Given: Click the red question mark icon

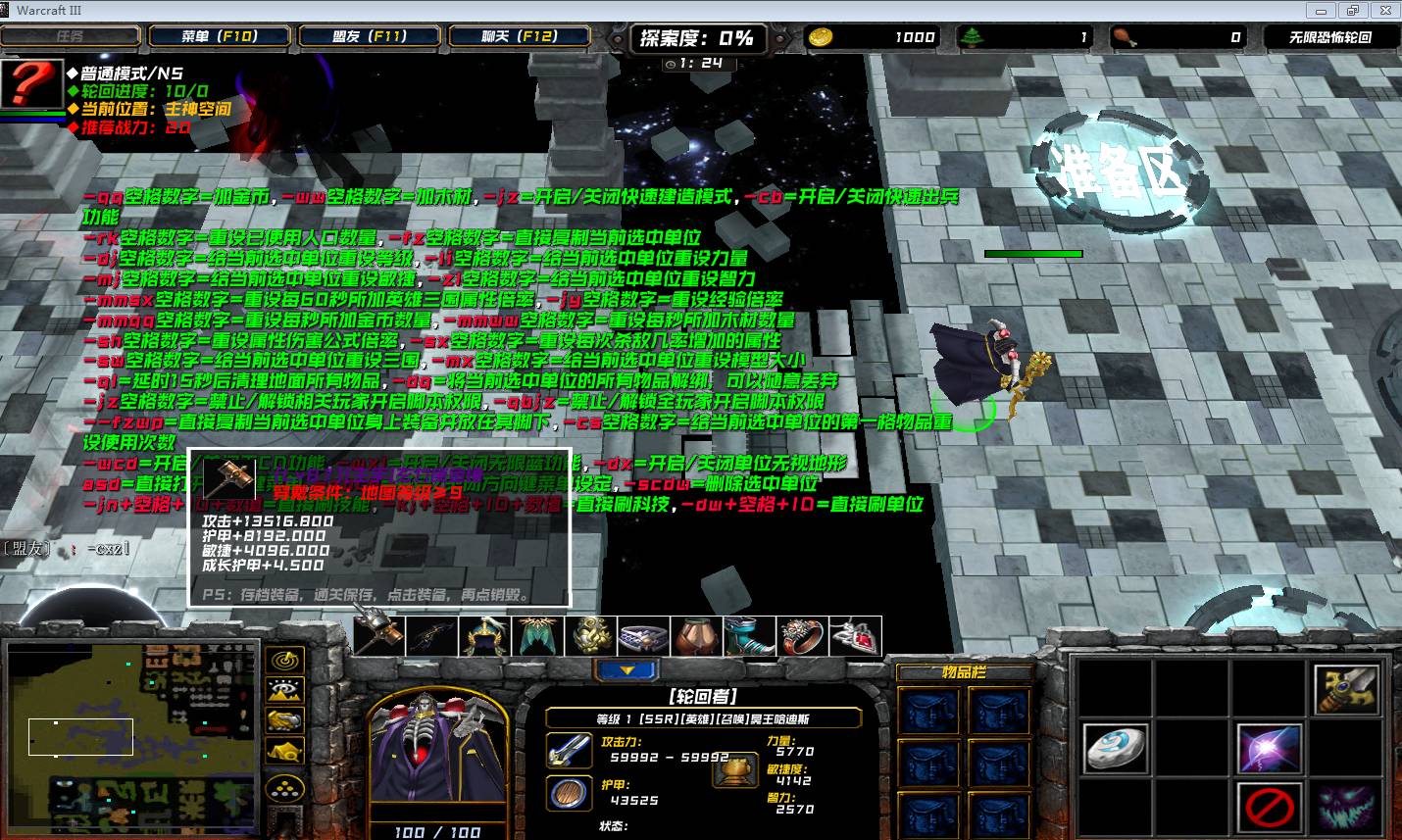Looking at the screenshot, I should [x=29, y=84].
